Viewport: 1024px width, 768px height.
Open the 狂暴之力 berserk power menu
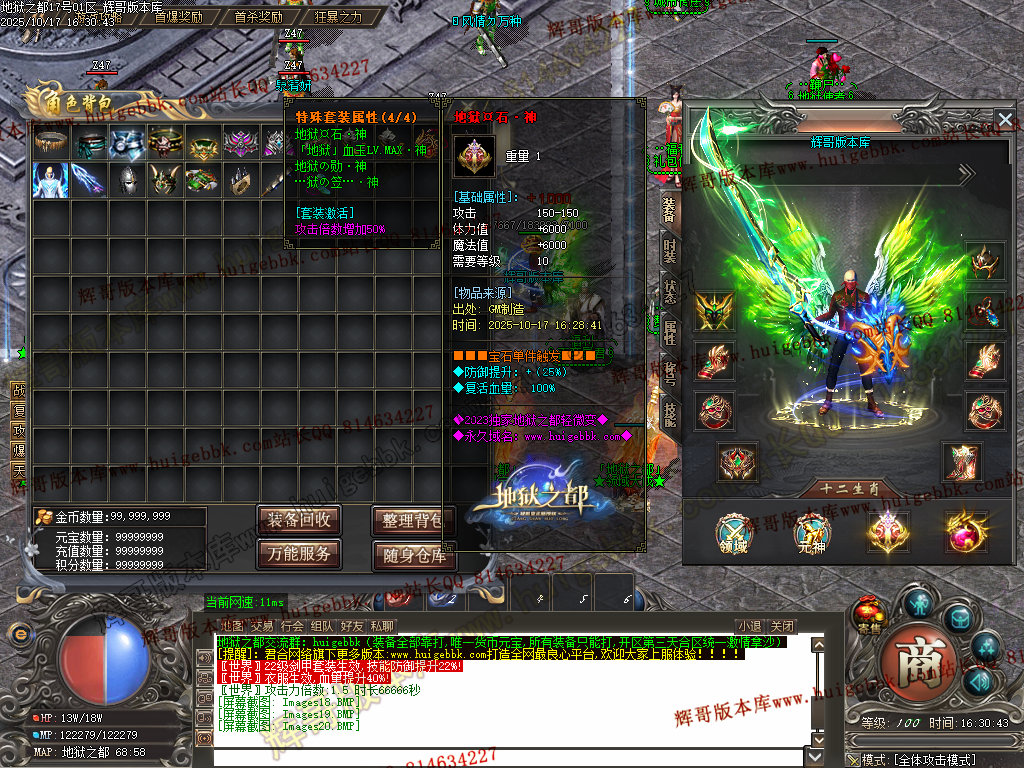coord(338,17)
